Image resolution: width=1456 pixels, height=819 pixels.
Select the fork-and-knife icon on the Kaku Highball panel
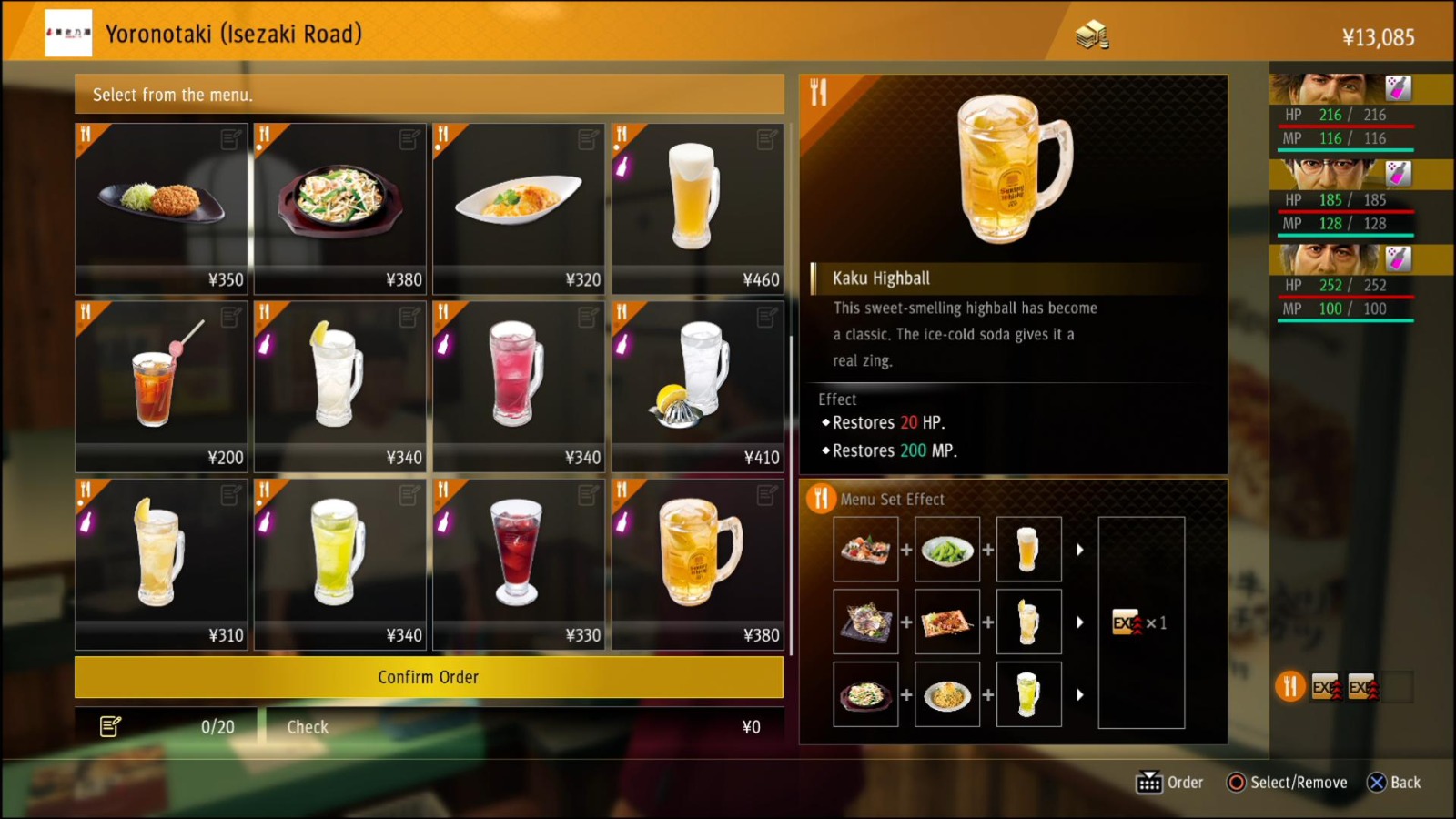click(x=818, y=91)
